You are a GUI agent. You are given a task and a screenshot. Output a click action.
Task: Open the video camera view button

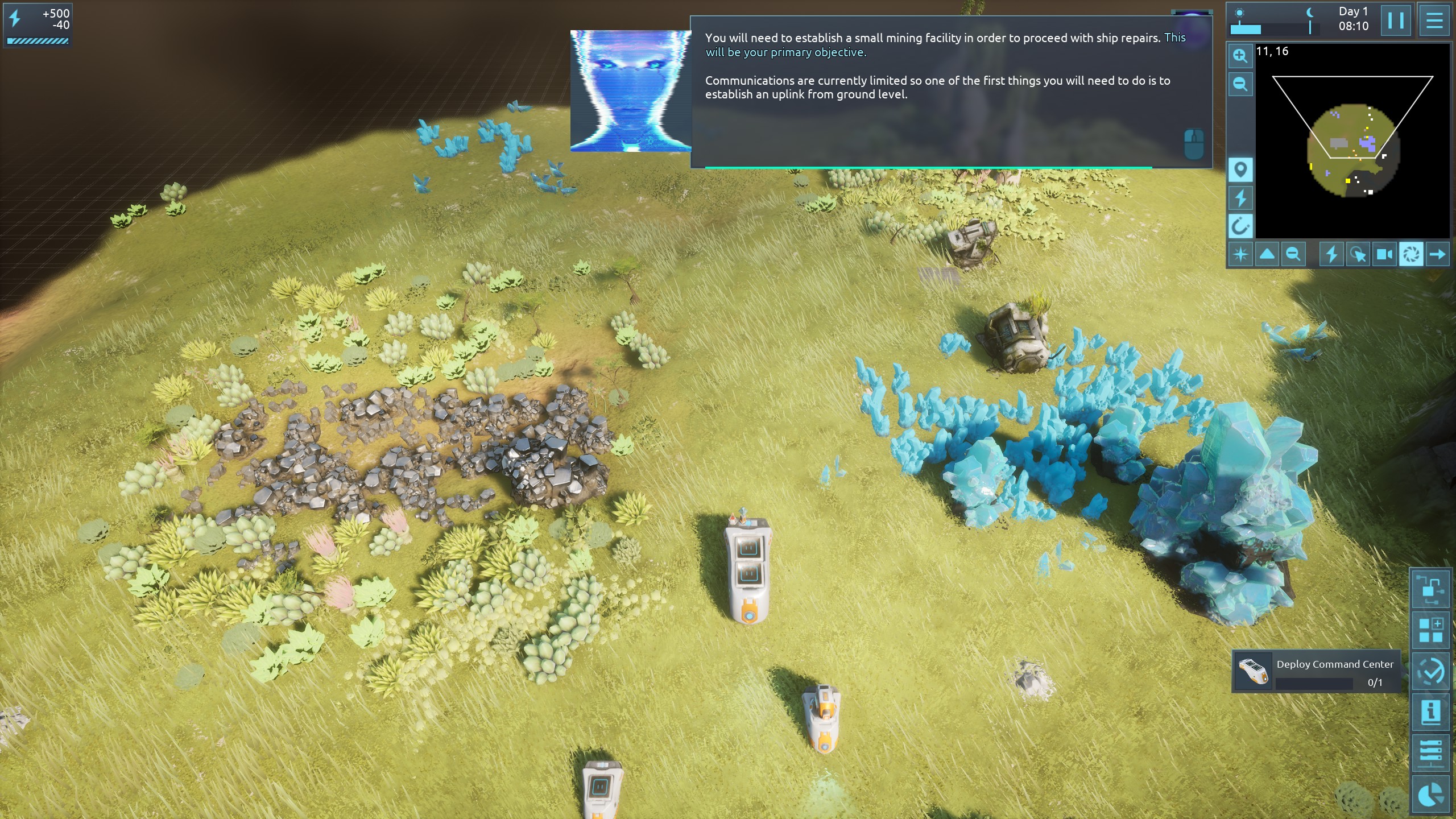coord(1384,254)
